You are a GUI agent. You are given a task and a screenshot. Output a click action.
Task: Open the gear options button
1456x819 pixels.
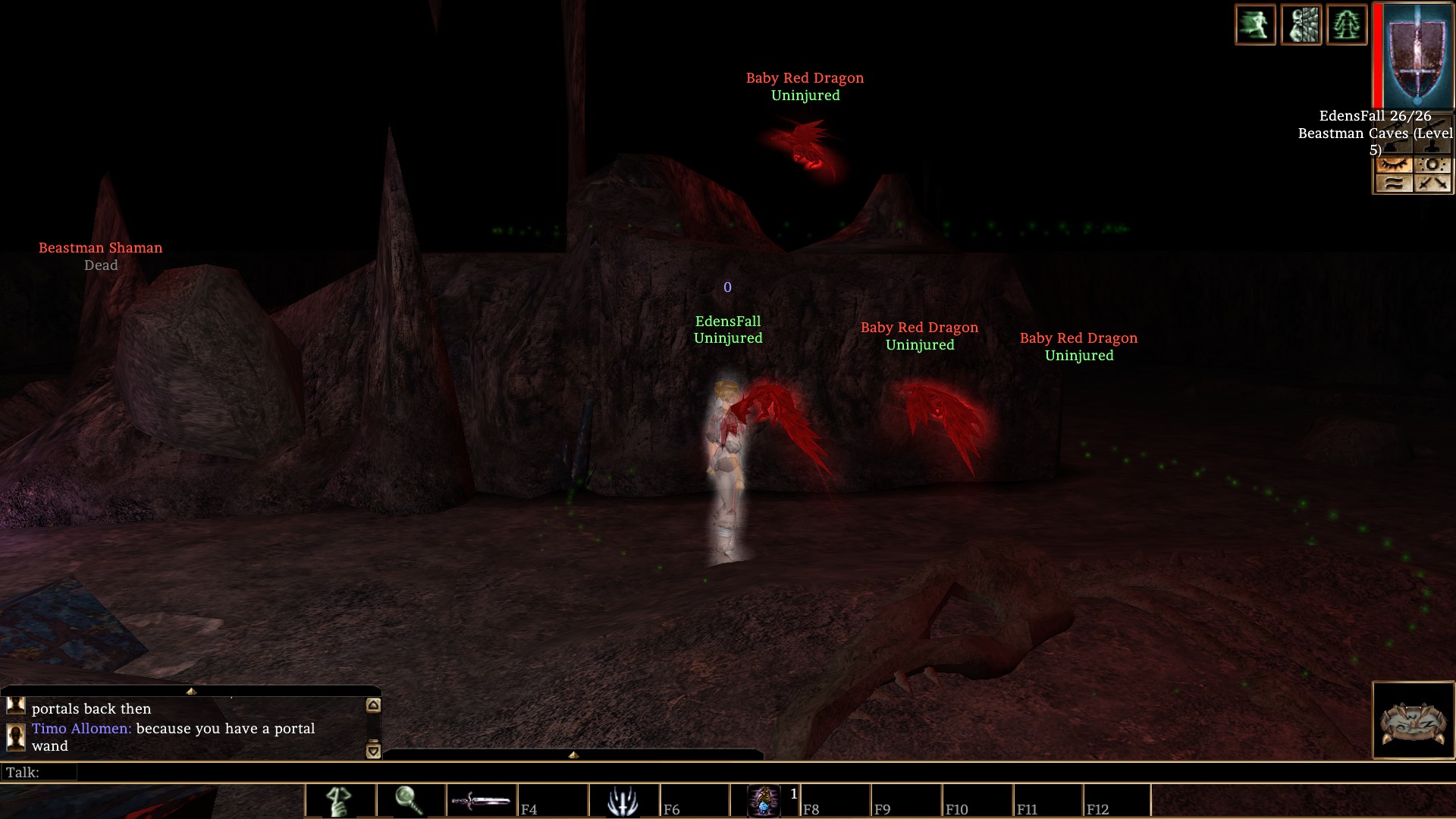(1432, 165)
